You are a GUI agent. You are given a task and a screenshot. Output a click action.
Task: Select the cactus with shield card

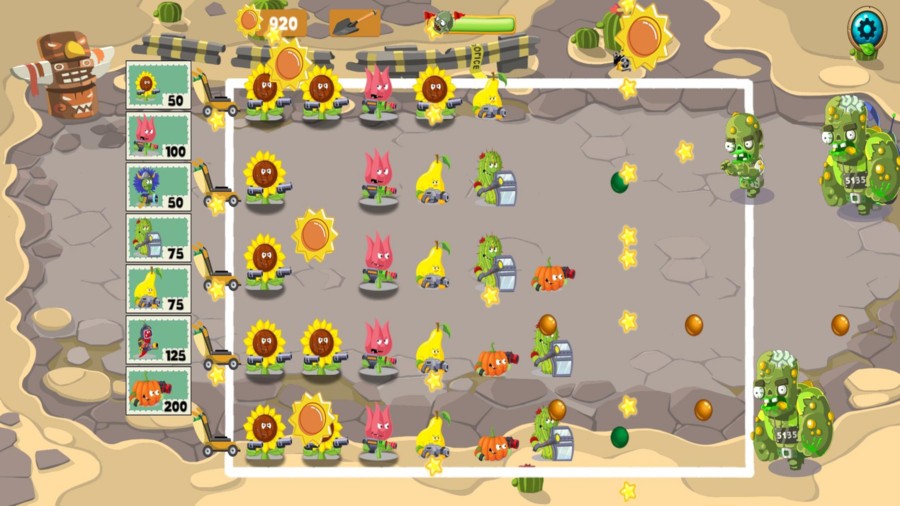pos(158,238)
